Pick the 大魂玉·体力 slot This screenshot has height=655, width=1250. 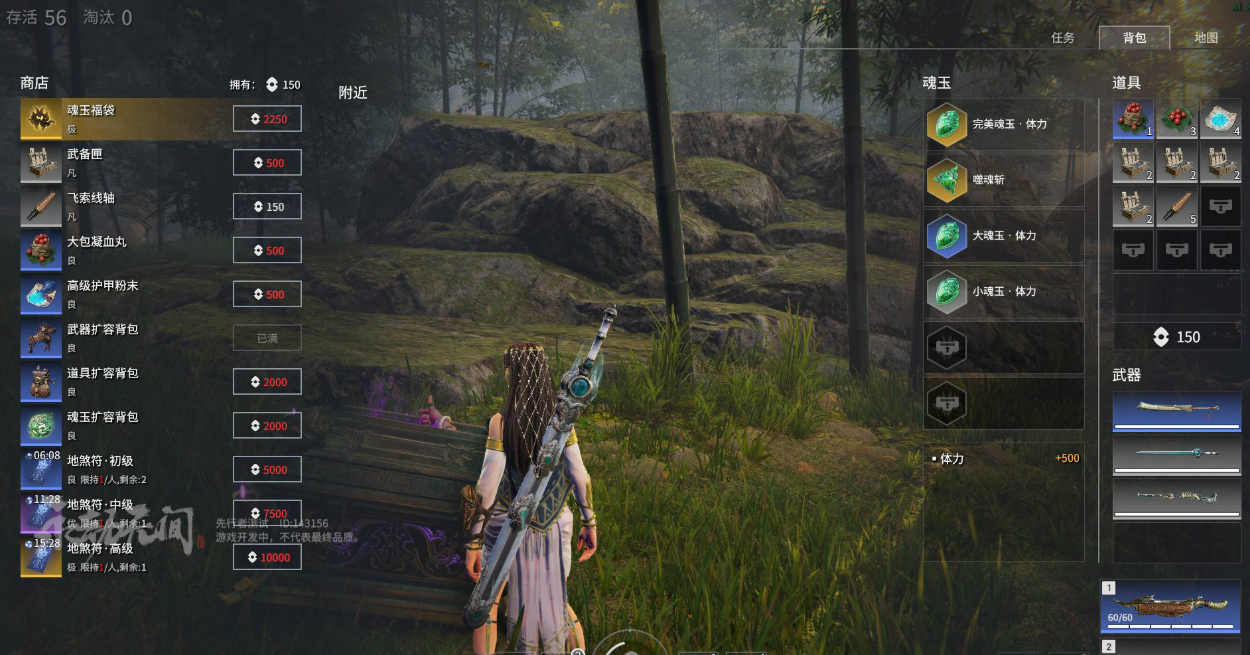pos(1004,236)
